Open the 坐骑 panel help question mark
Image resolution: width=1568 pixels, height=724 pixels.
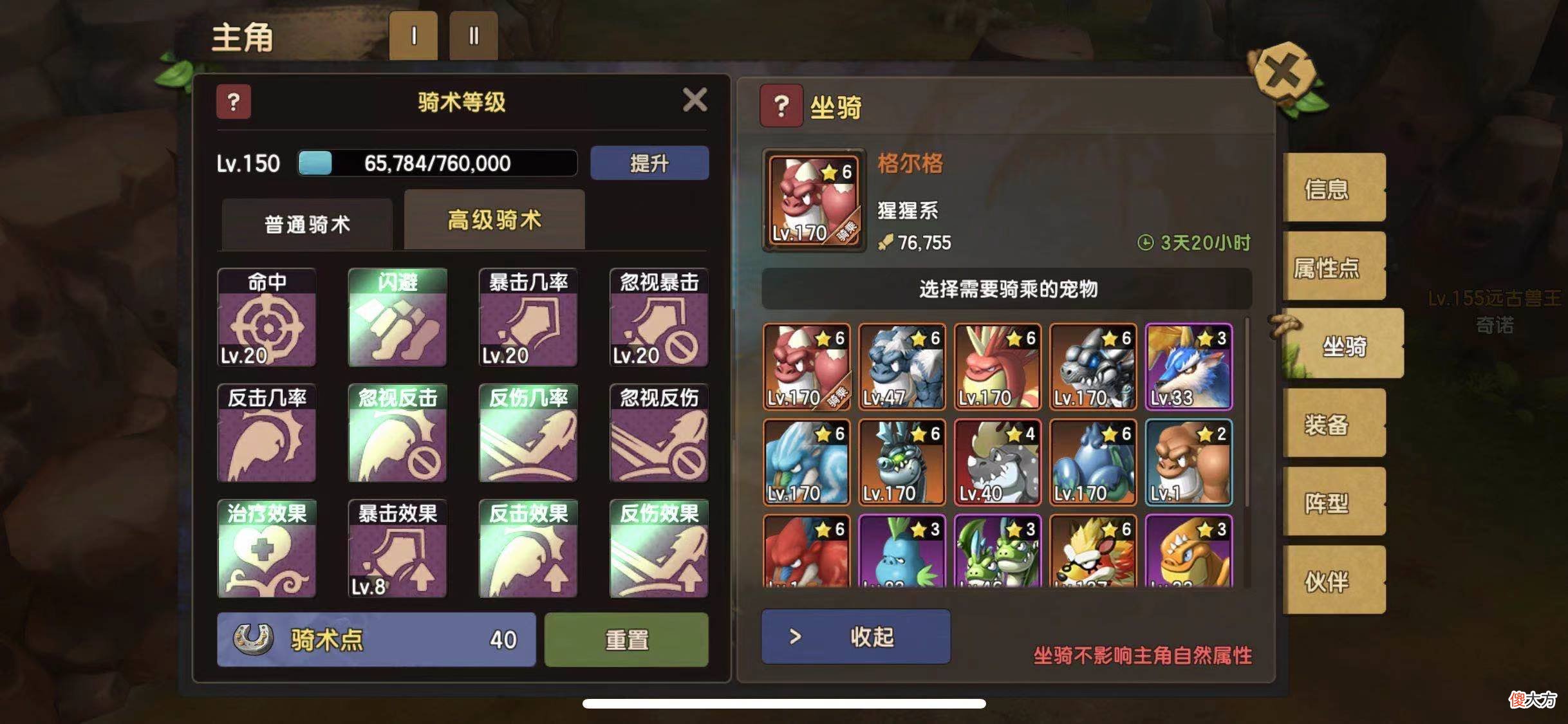pyautogui.click(x=781, y=105)
